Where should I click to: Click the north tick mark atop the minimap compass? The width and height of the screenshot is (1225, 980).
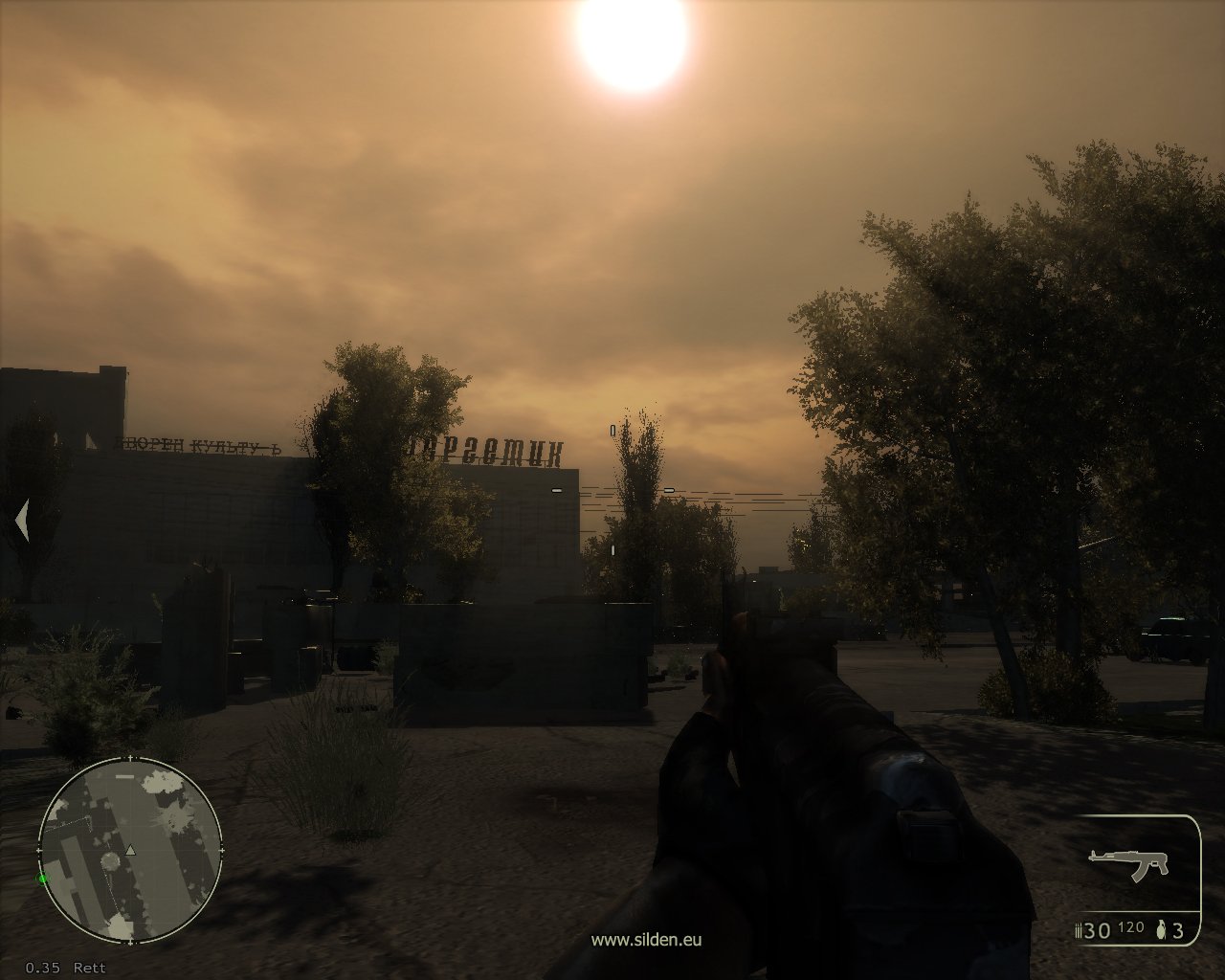[x=130, y=757]
